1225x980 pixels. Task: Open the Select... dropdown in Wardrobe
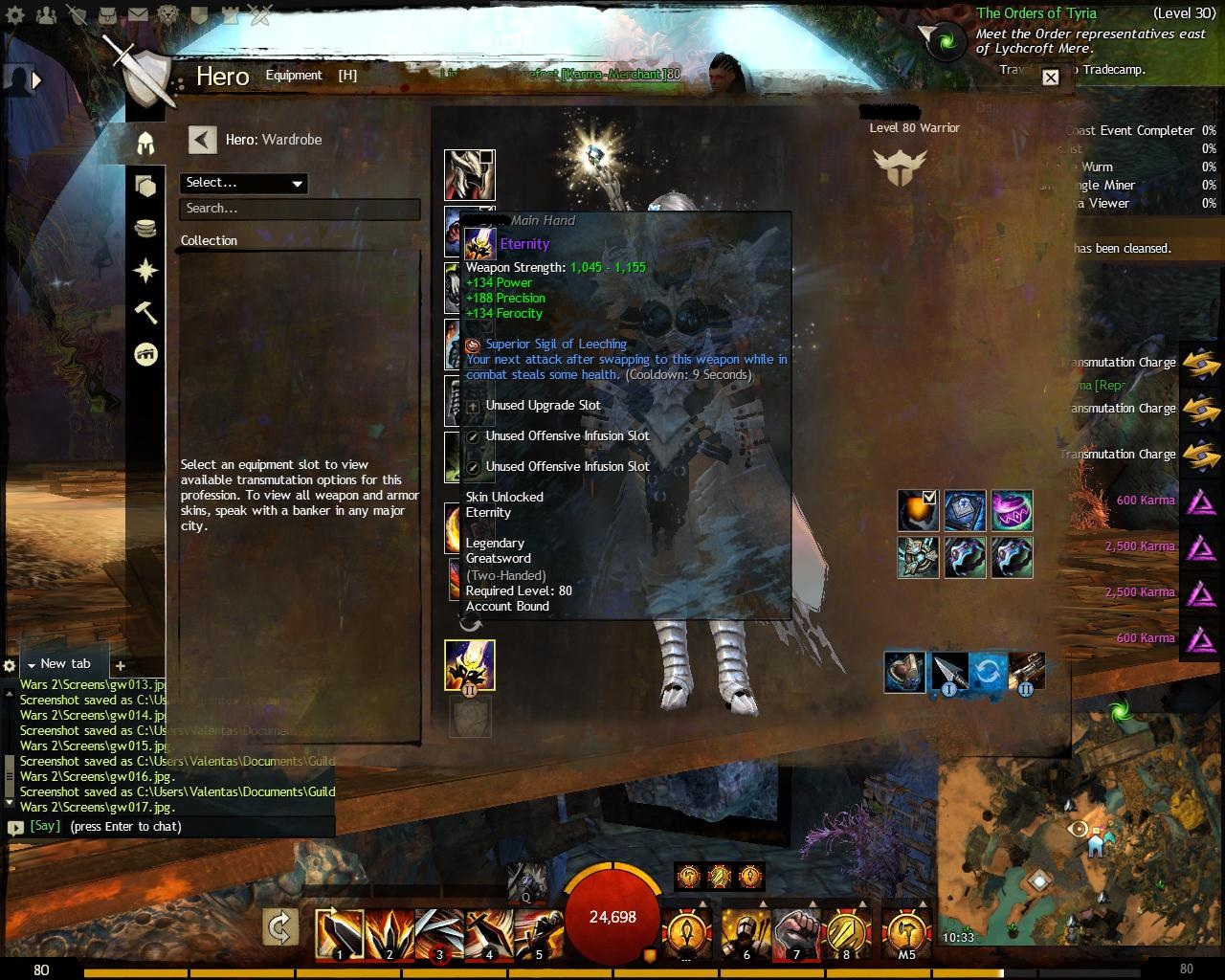point(243,183)
